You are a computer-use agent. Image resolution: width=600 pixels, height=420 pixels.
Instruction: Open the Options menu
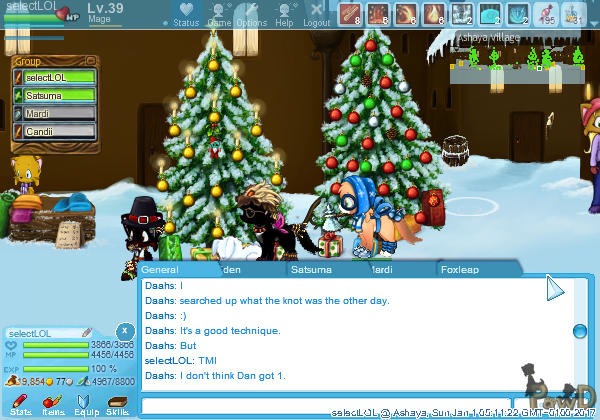tap(252, 14)
